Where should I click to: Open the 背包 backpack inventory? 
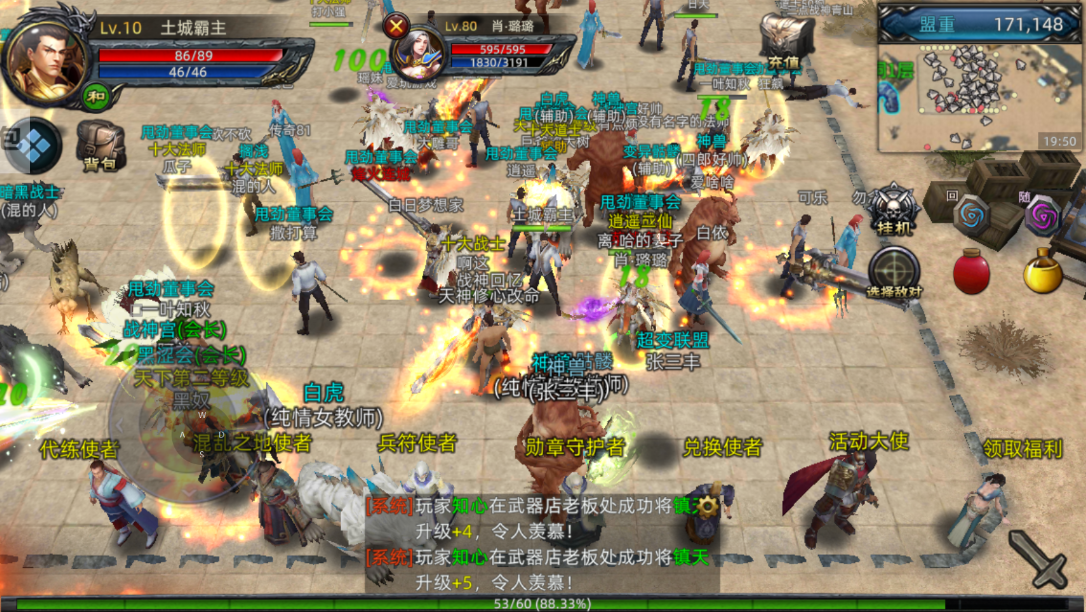(100, 148)
